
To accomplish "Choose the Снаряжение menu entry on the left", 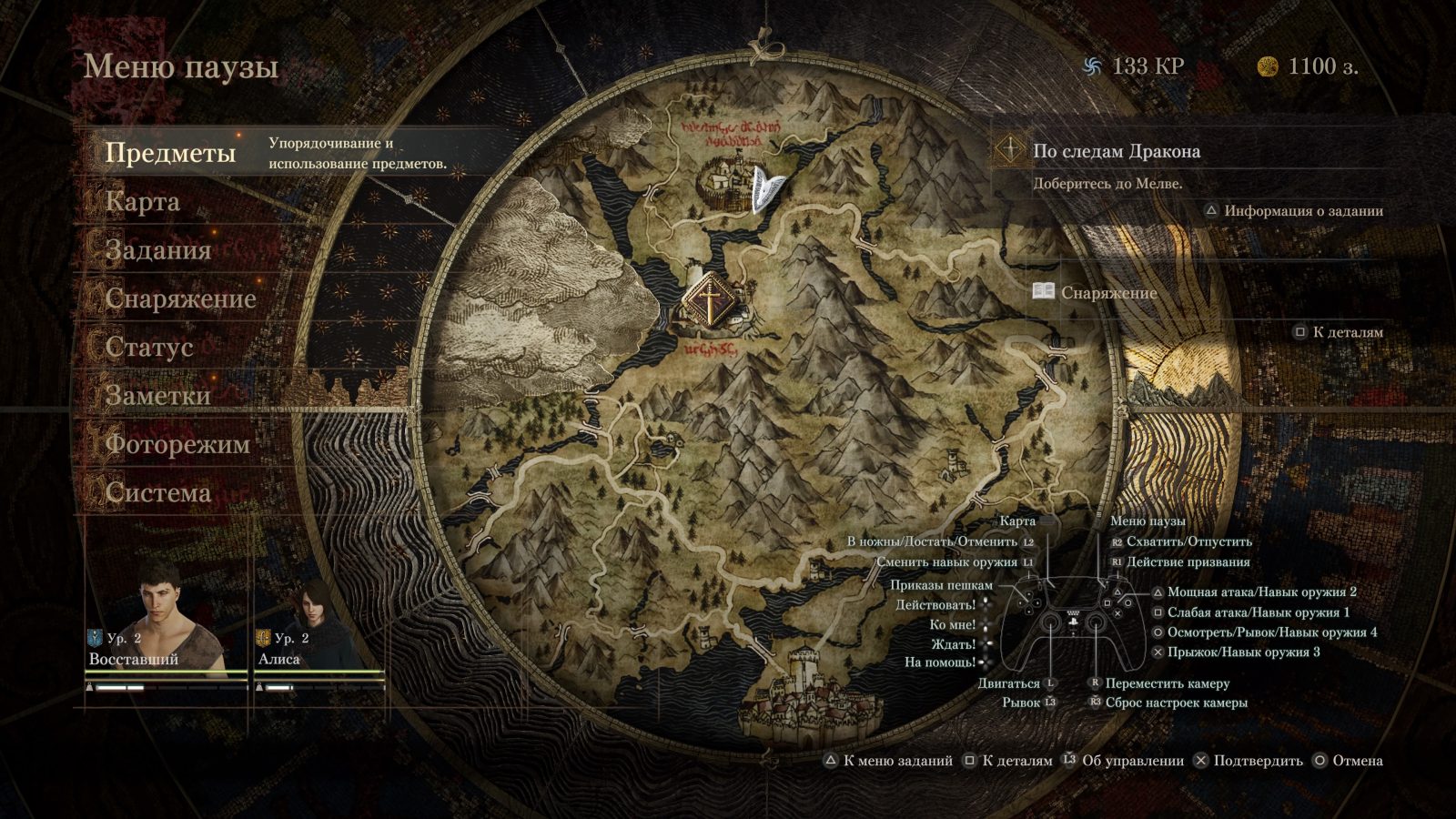I will (180, 298).
